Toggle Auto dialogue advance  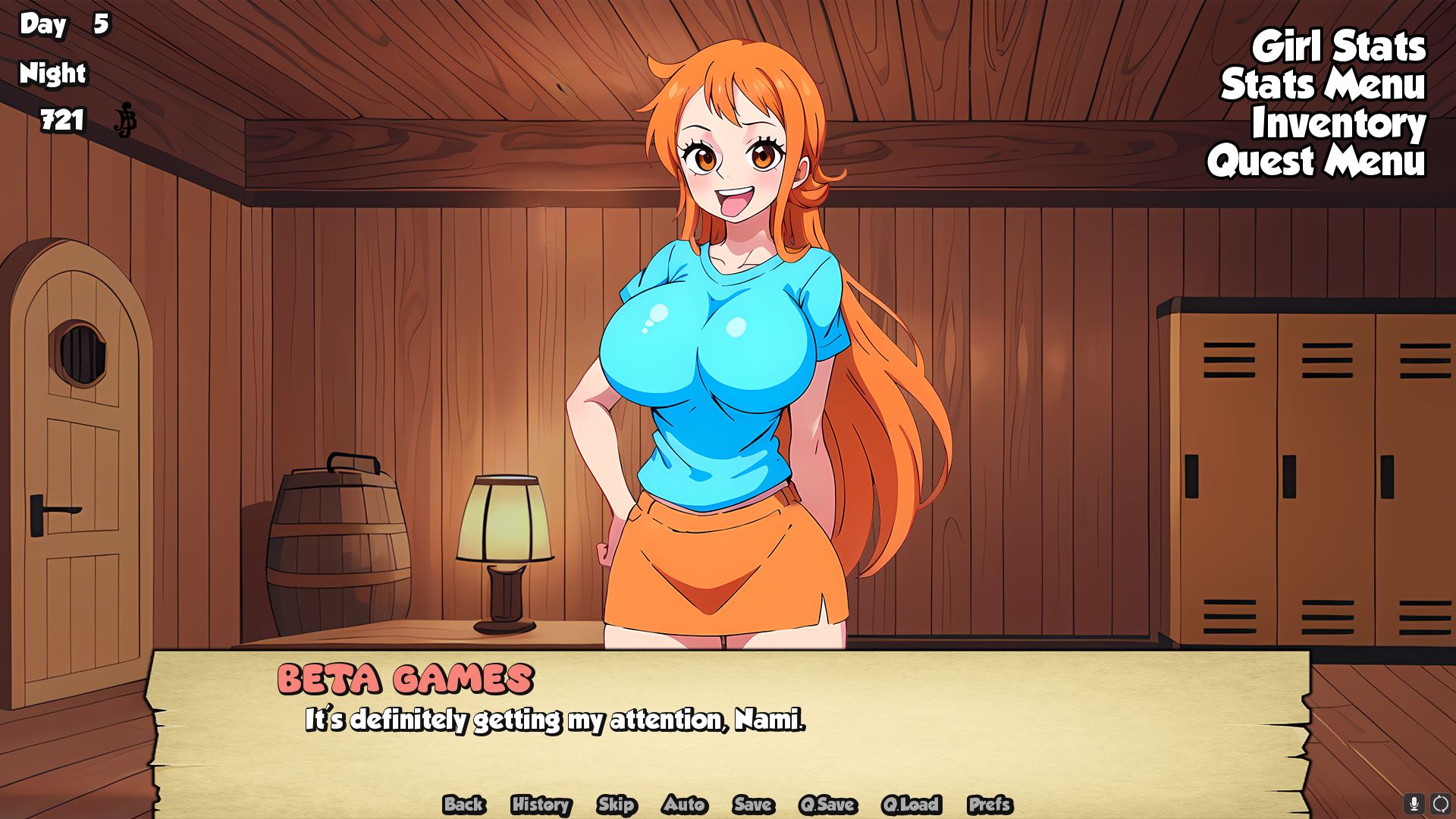(x=685, y=805)
